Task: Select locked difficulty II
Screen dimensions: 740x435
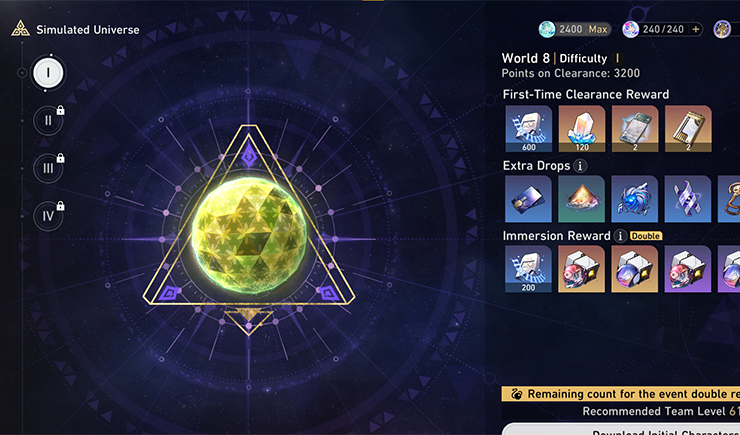Action: pyautogui.click(x=48, y=120)
